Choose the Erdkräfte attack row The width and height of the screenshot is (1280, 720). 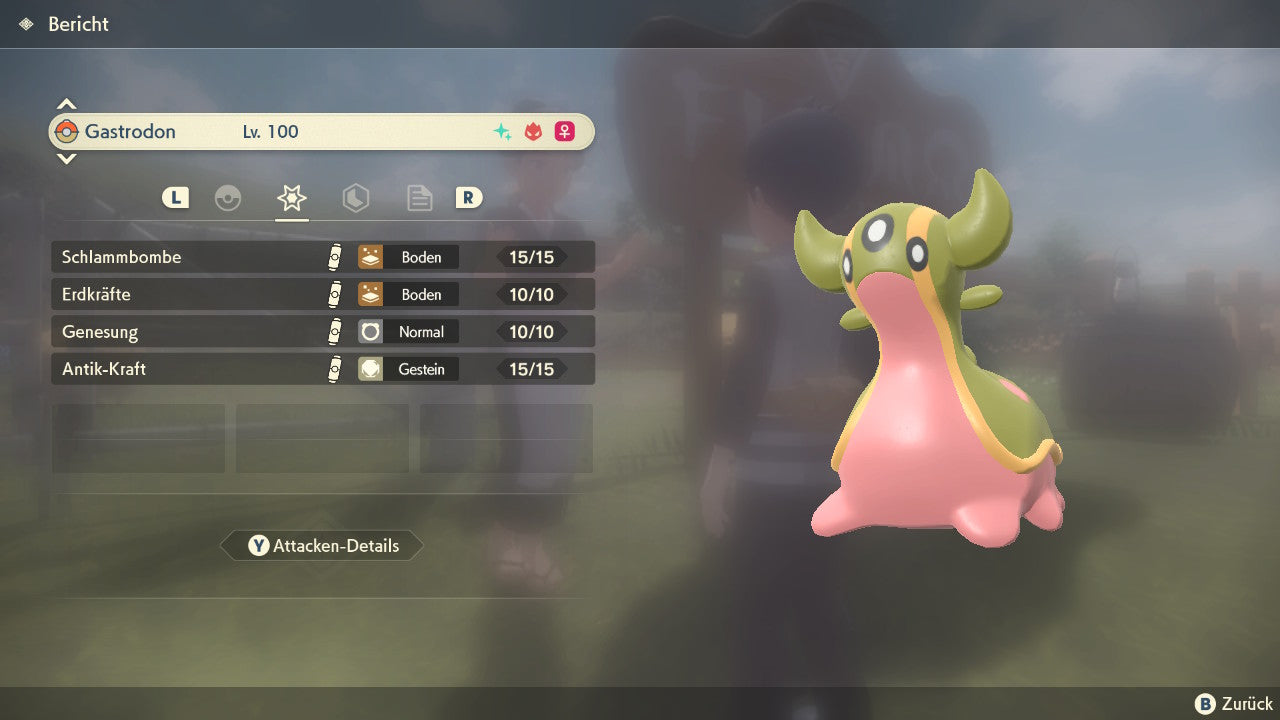[x=322, y=294]
